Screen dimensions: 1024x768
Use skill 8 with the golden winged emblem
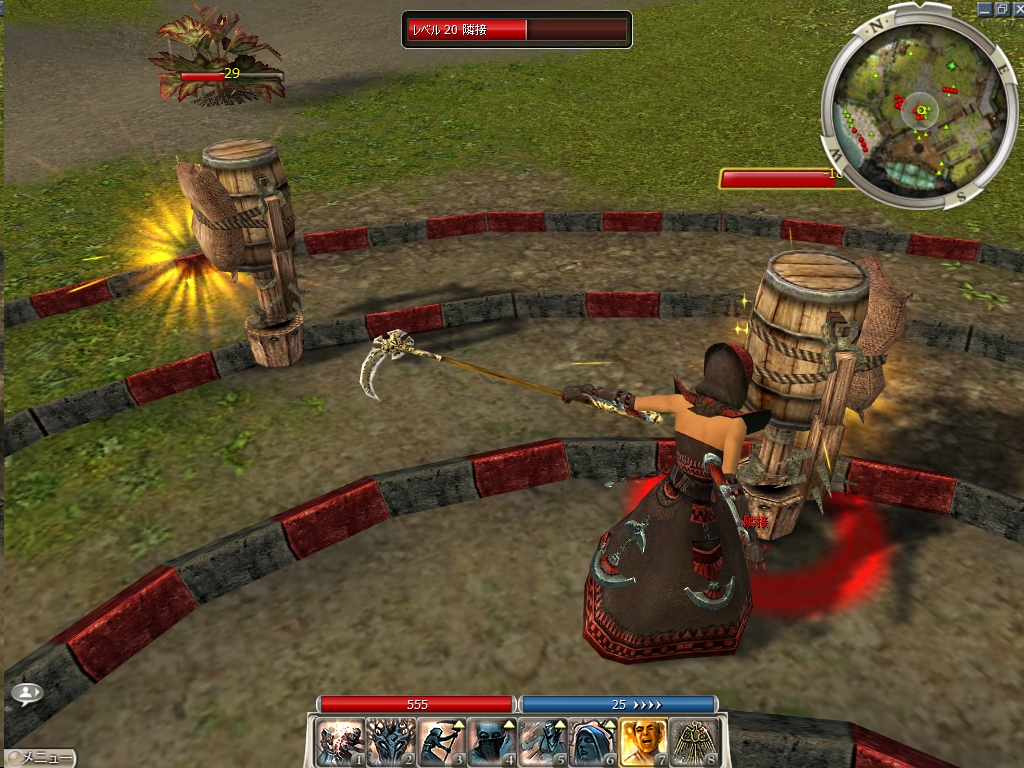[x=694, y=743]
